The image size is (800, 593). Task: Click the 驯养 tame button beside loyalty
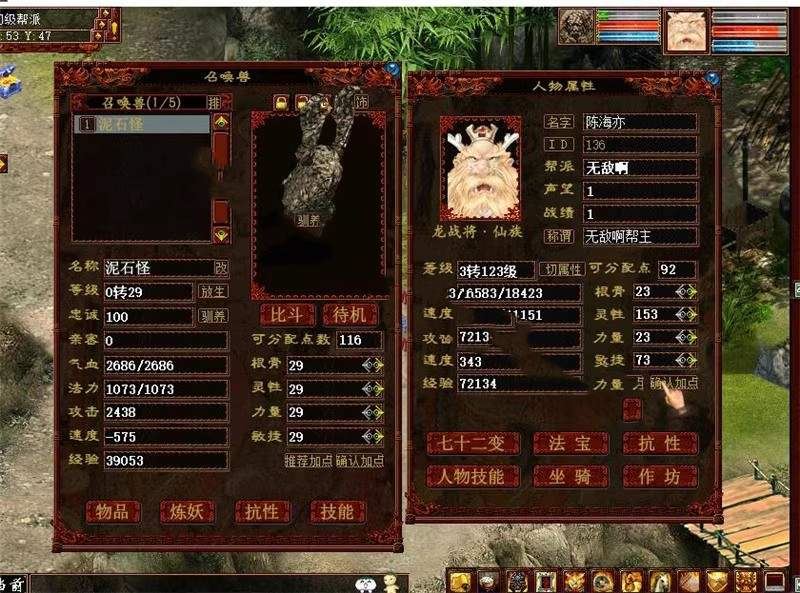(213, 316)
